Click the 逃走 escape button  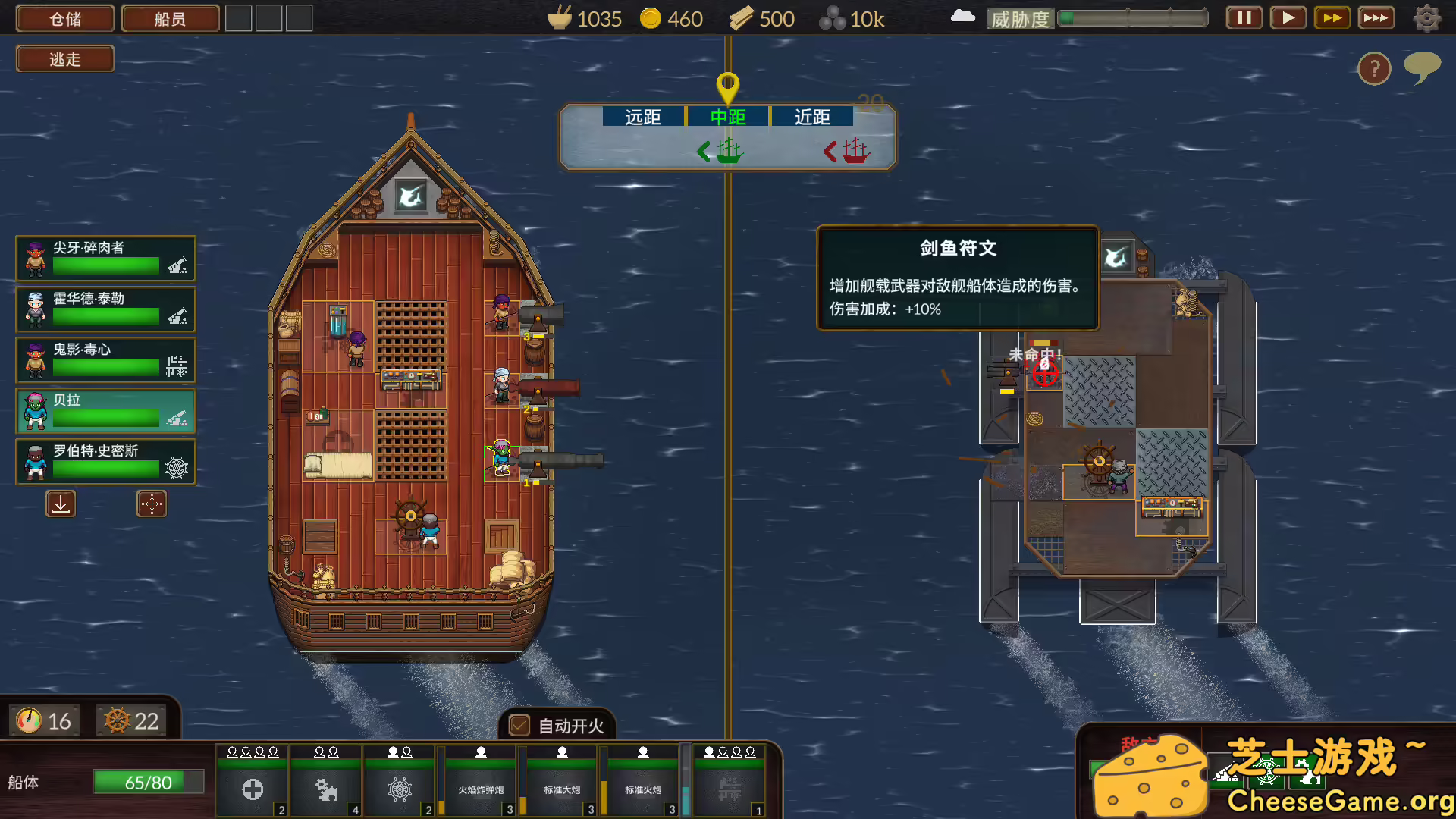[x=64, y=58]
